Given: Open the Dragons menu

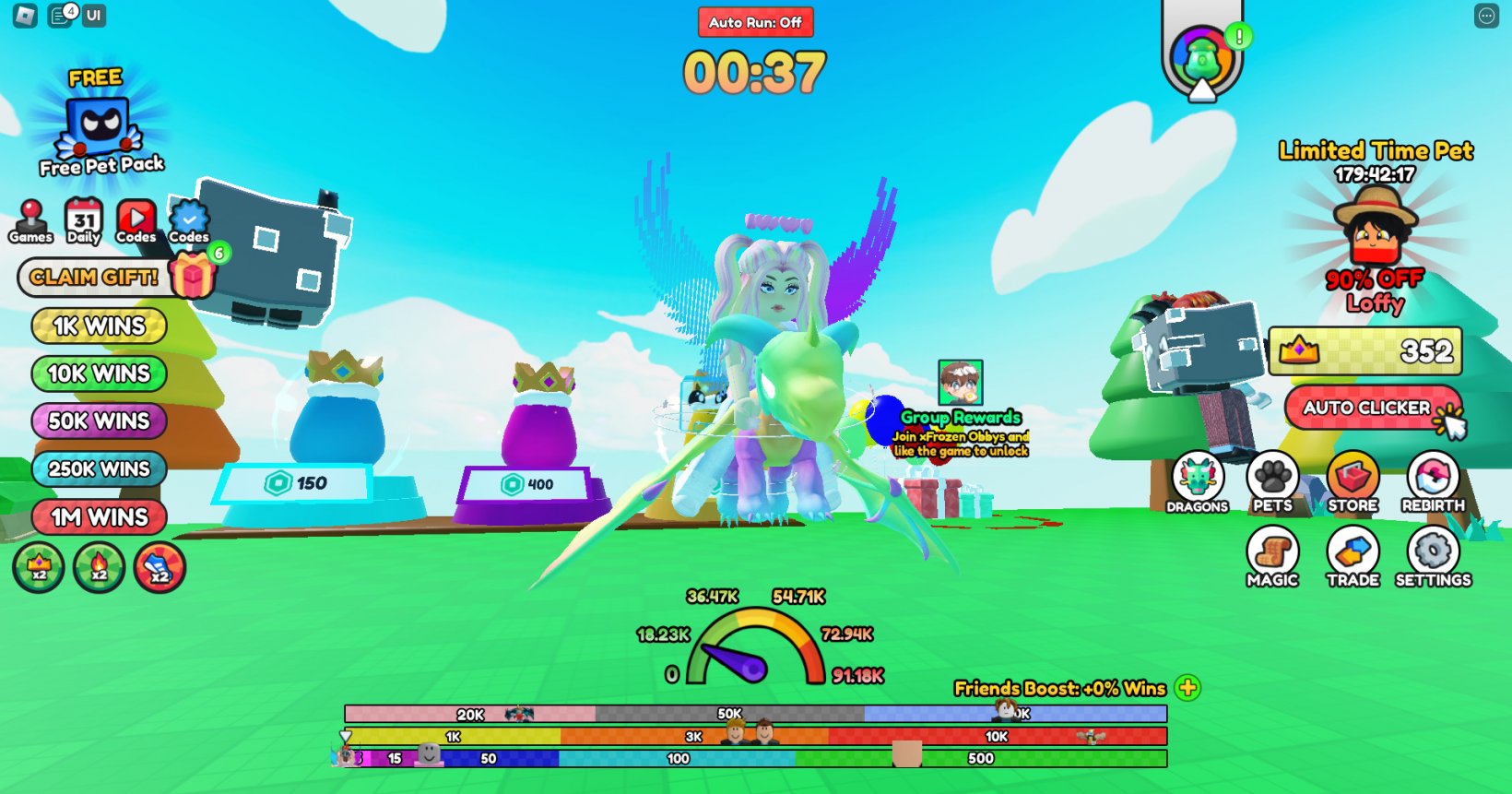Looking at the screenshot, I should (1196, 475).
